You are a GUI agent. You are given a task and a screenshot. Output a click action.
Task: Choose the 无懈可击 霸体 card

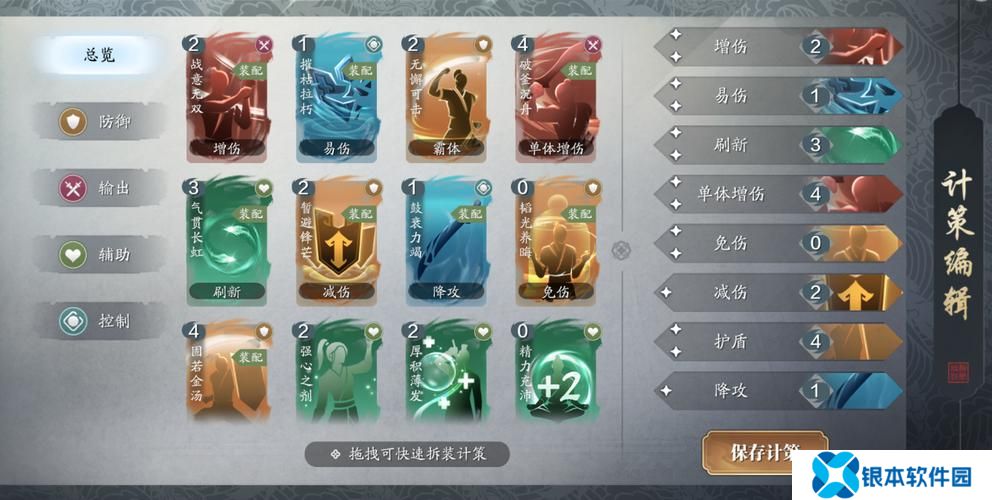click(446, 96)
